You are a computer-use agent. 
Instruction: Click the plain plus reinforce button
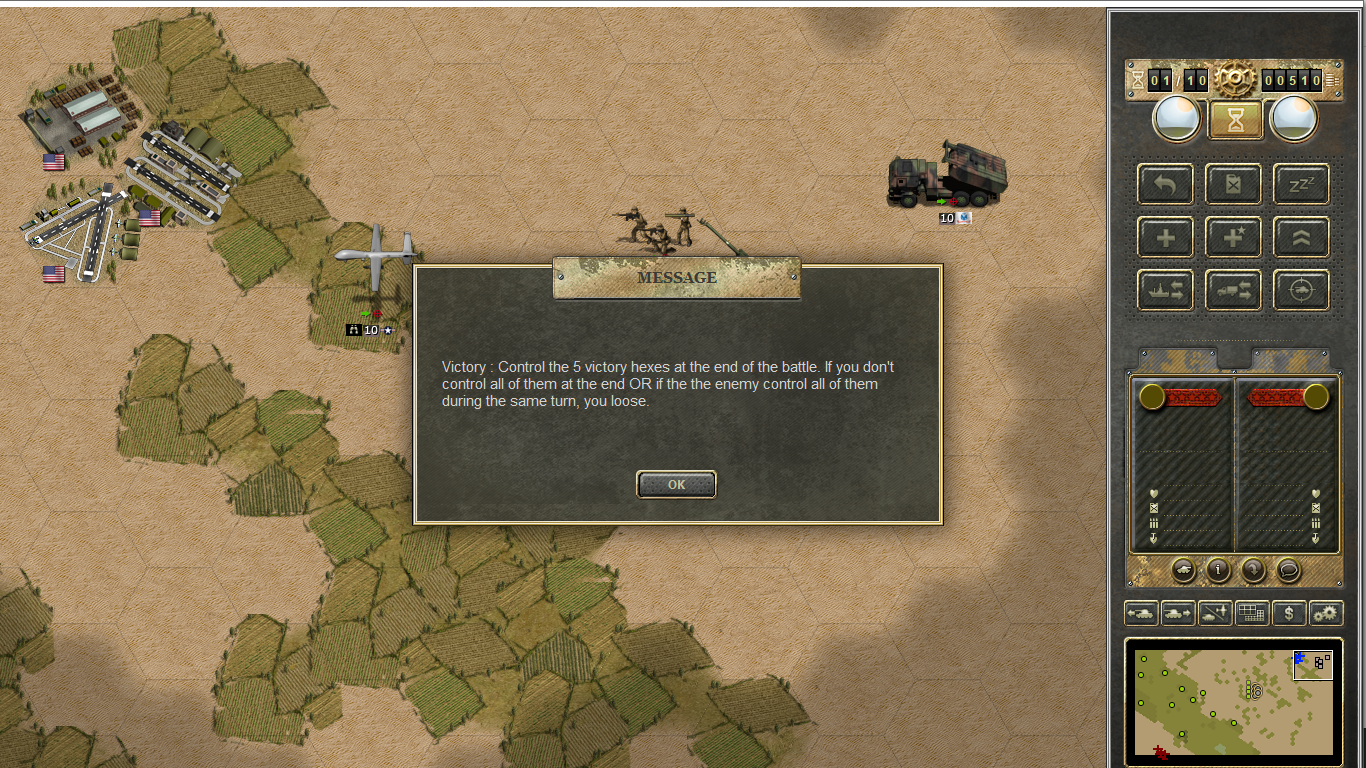click(x=1165, y=237)
